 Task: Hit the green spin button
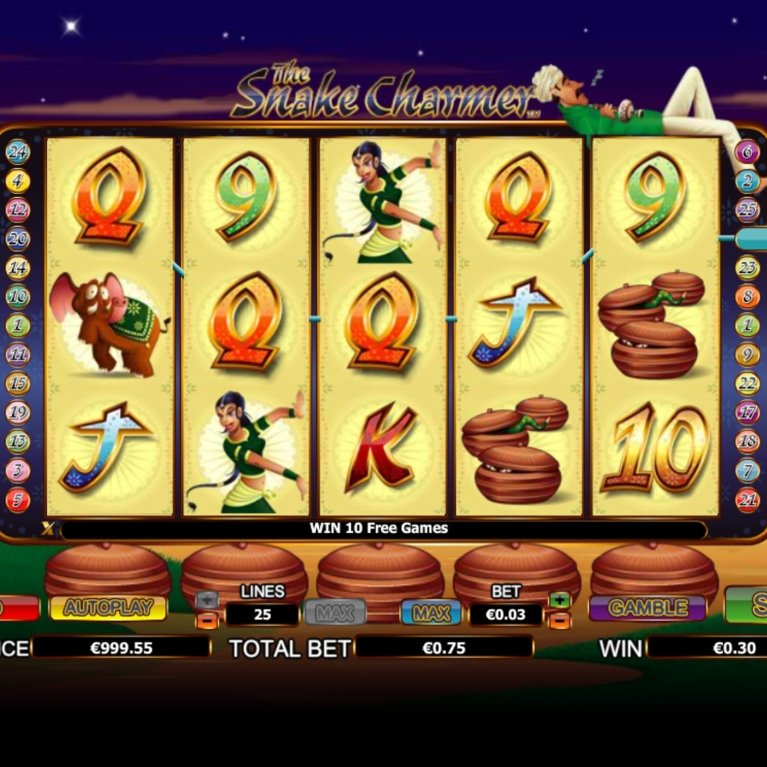click(x=748, y=606)
